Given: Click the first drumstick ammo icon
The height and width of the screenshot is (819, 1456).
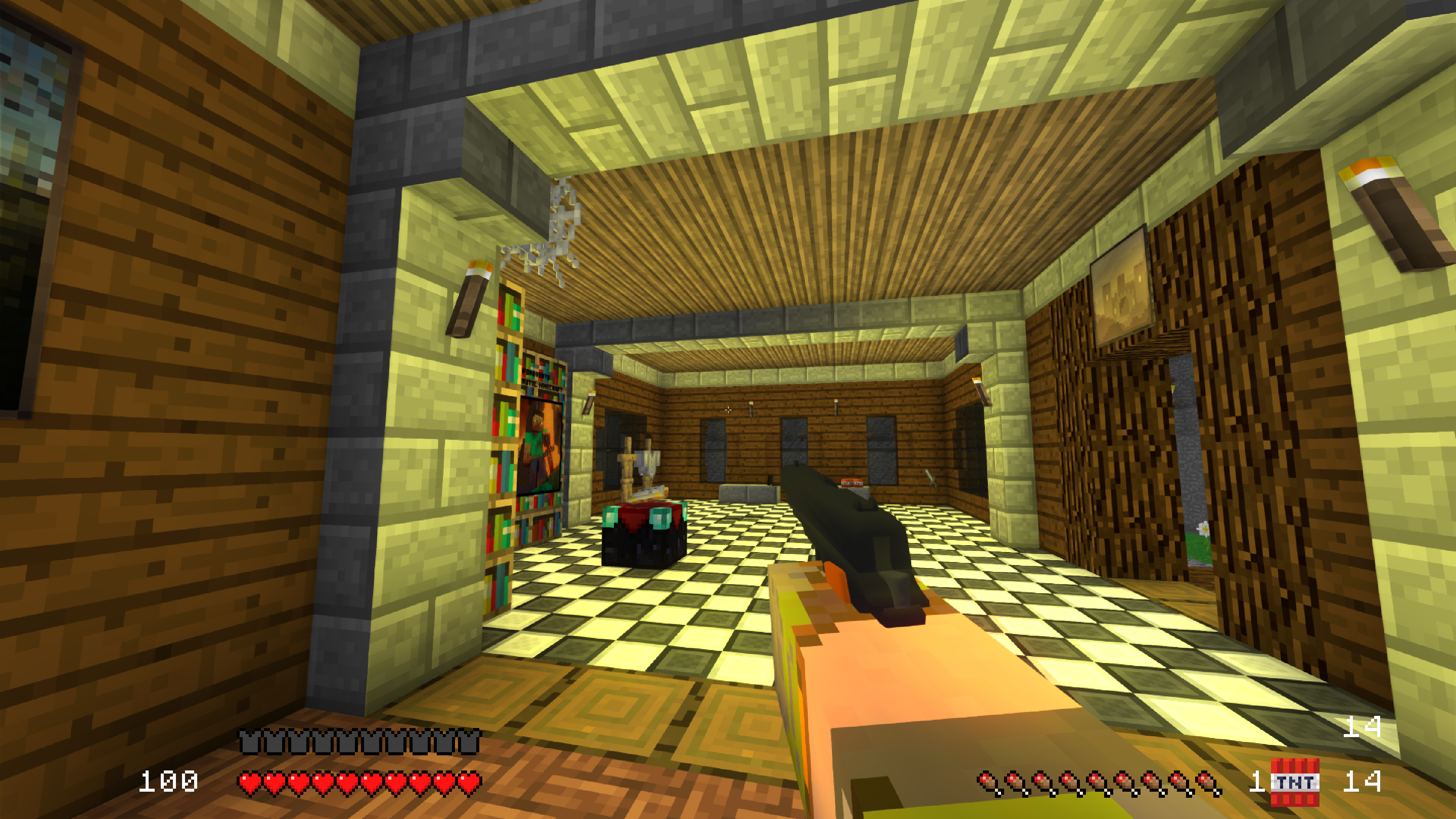Looking at the screenshot, I should tap(988, 783).
